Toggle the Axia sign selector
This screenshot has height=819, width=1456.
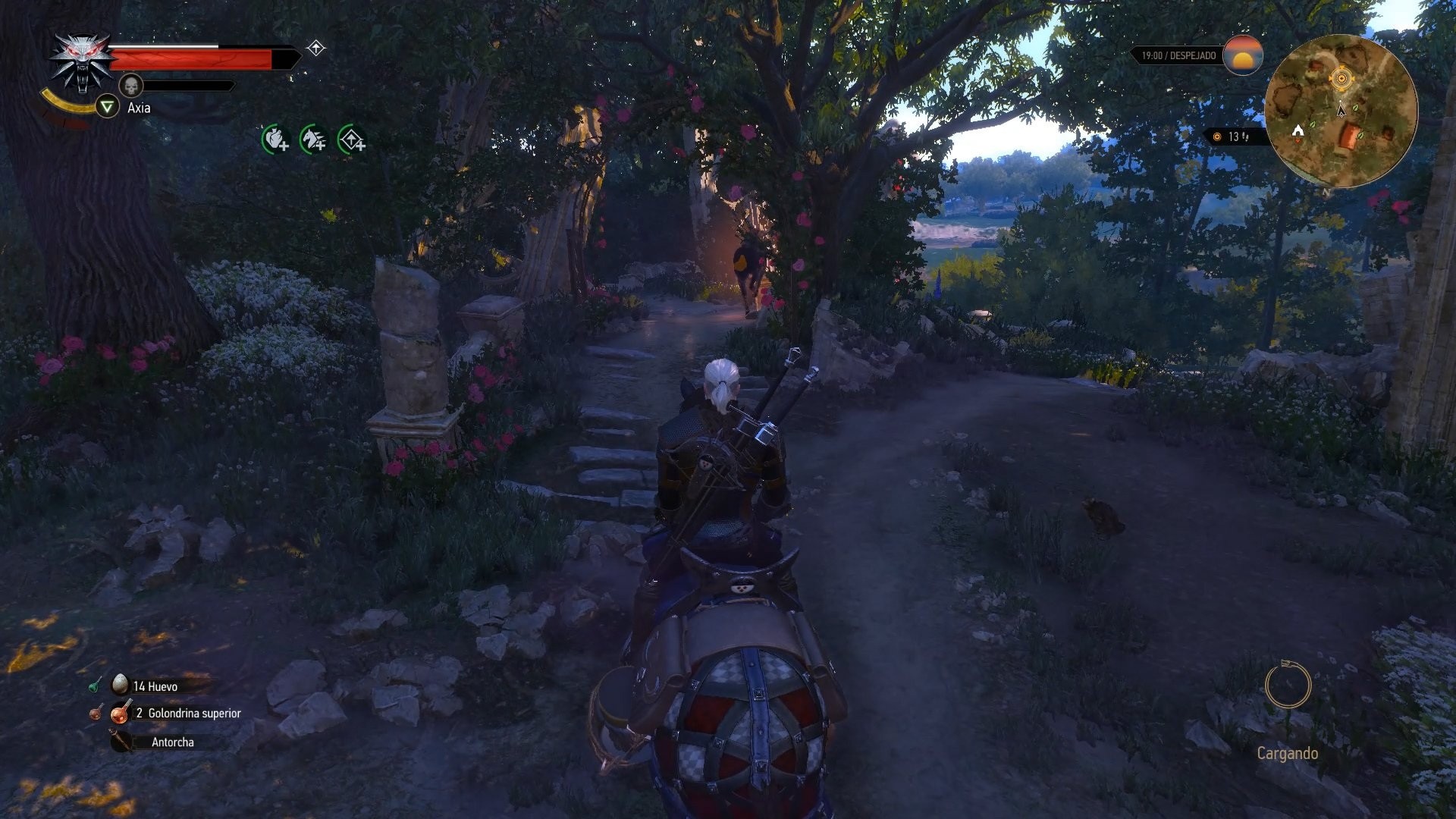point(108,107)
